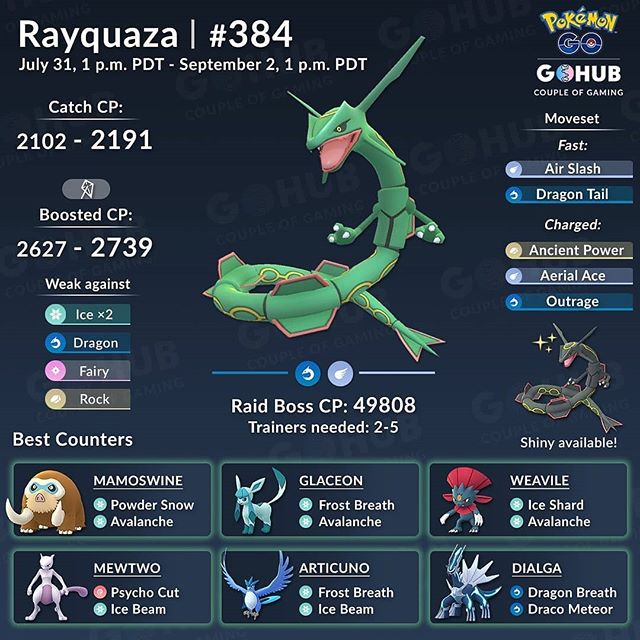The width and height of the screenshot is (640, 640).
Task: Select the Dragon Tail fast move
Action: 568,194
